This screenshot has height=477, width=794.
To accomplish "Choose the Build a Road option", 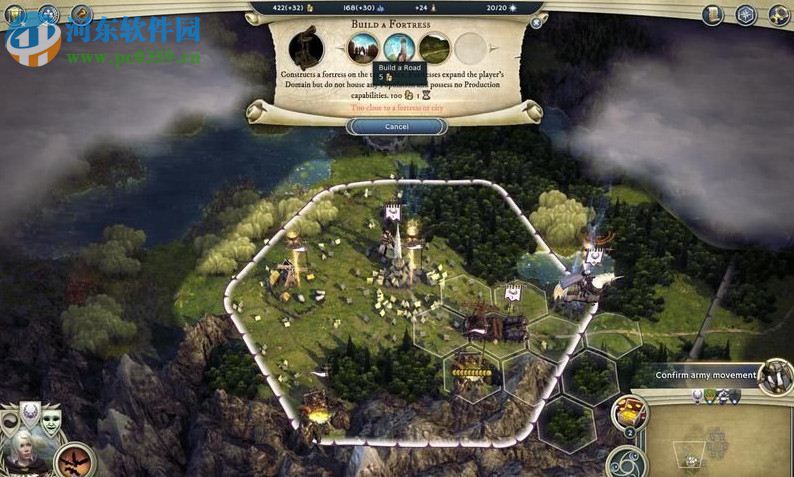I will click(x=398, y=47).
